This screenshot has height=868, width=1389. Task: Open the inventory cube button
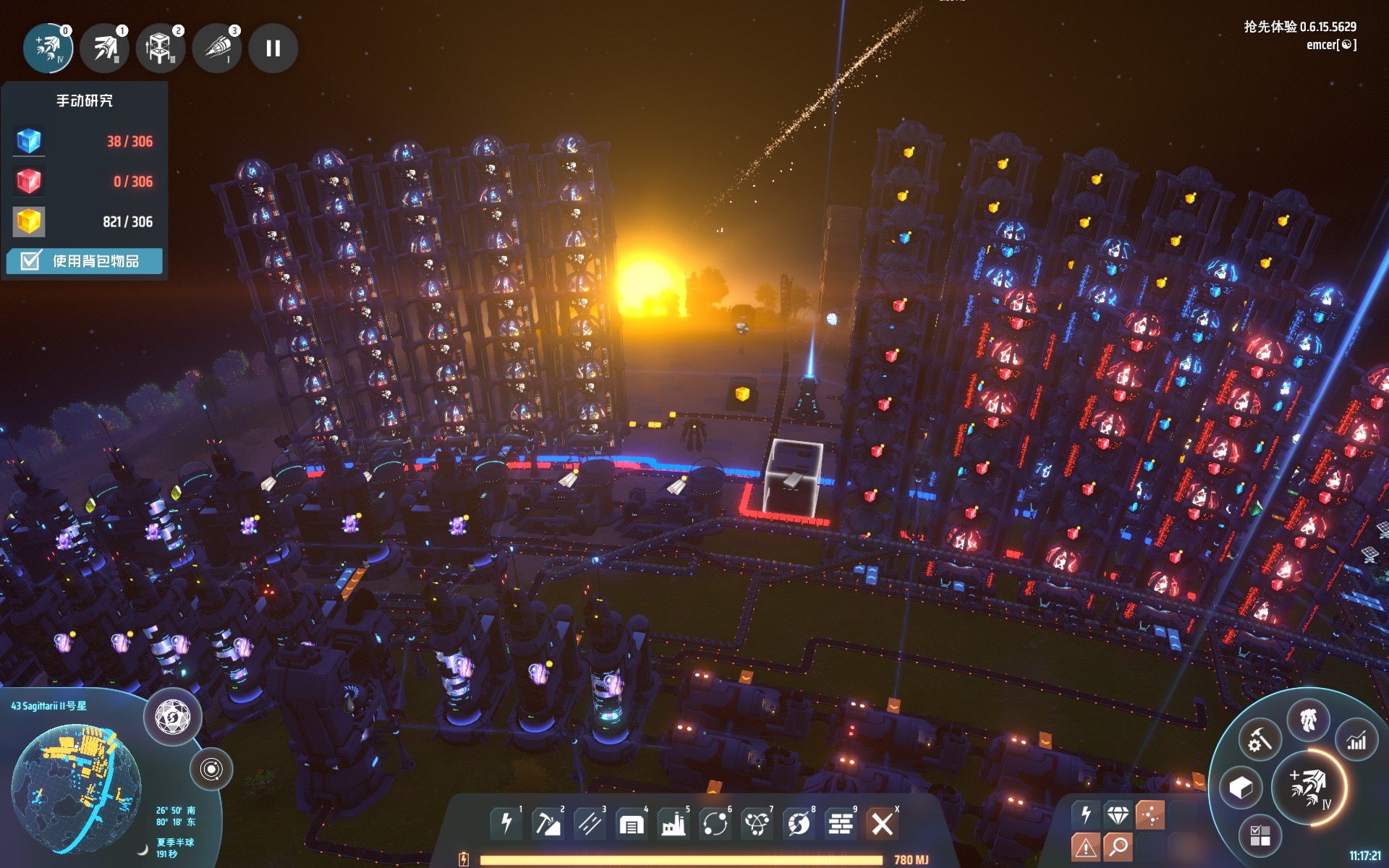point(1241,788)
